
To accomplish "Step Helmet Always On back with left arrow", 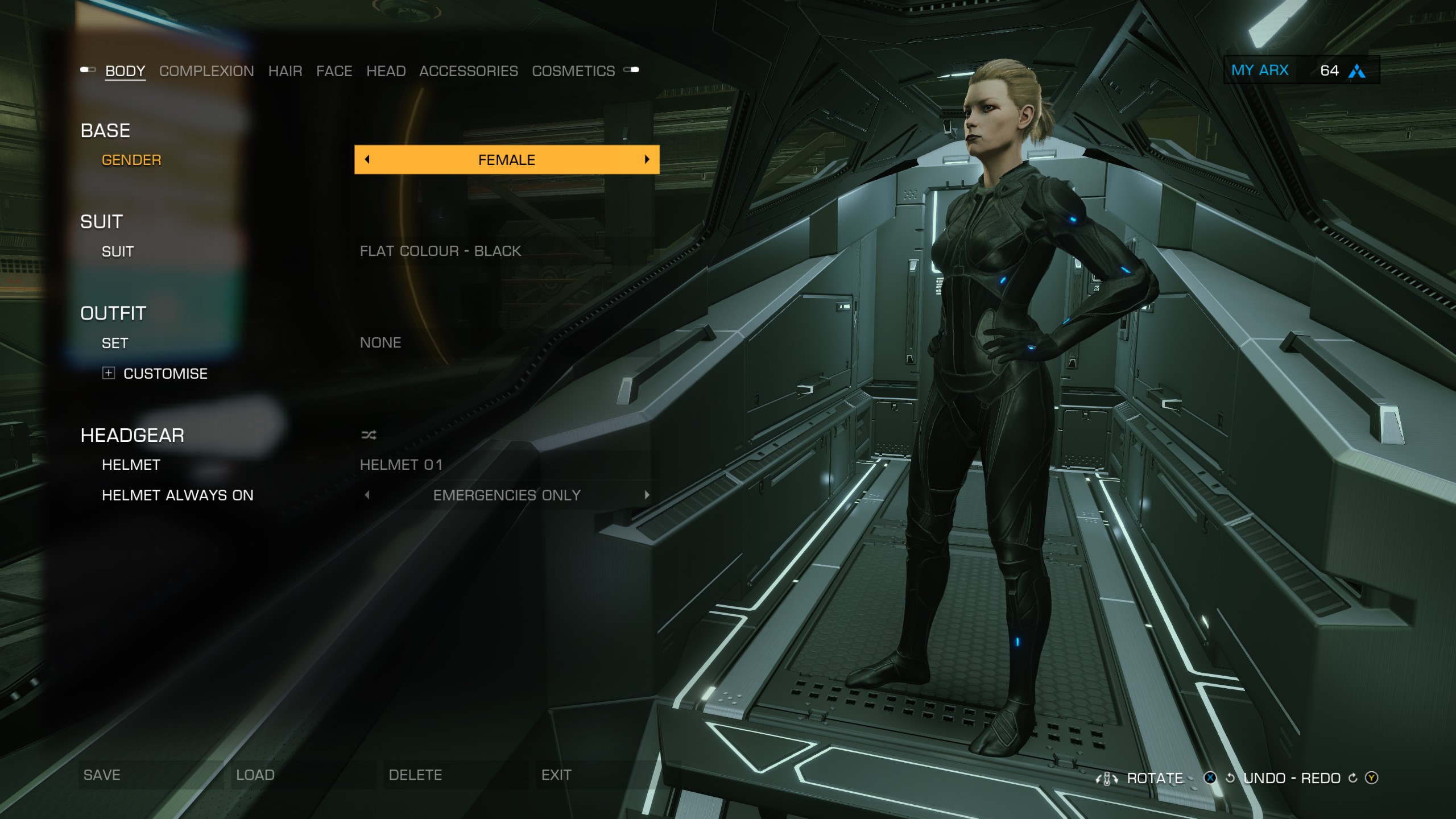I will (367, 495).
